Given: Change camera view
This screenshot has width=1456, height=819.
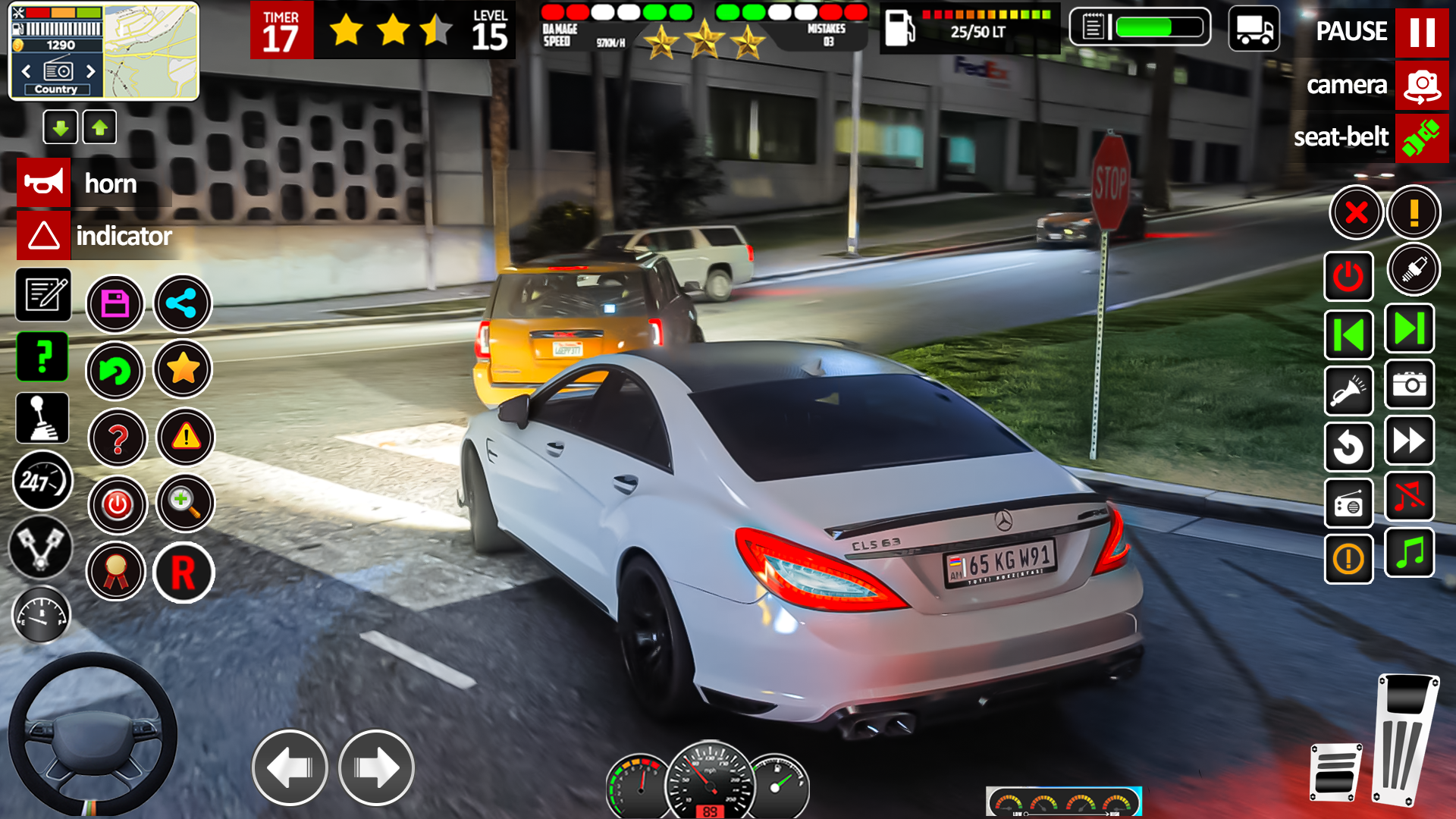Looking at the screenshot, I should pos(1422,85).
